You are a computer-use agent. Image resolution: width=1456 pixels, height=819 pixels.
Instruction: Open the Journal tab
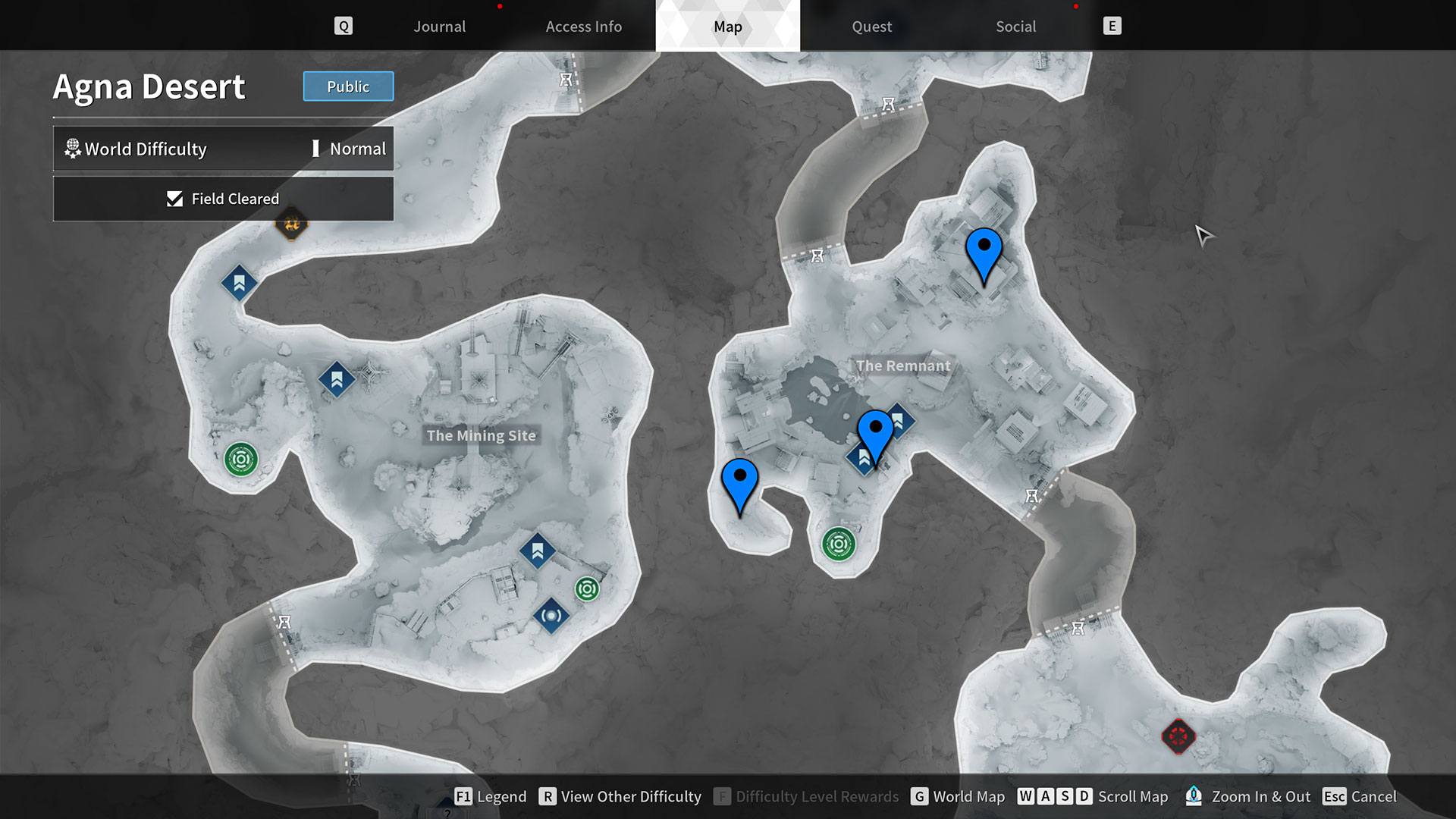439,27
